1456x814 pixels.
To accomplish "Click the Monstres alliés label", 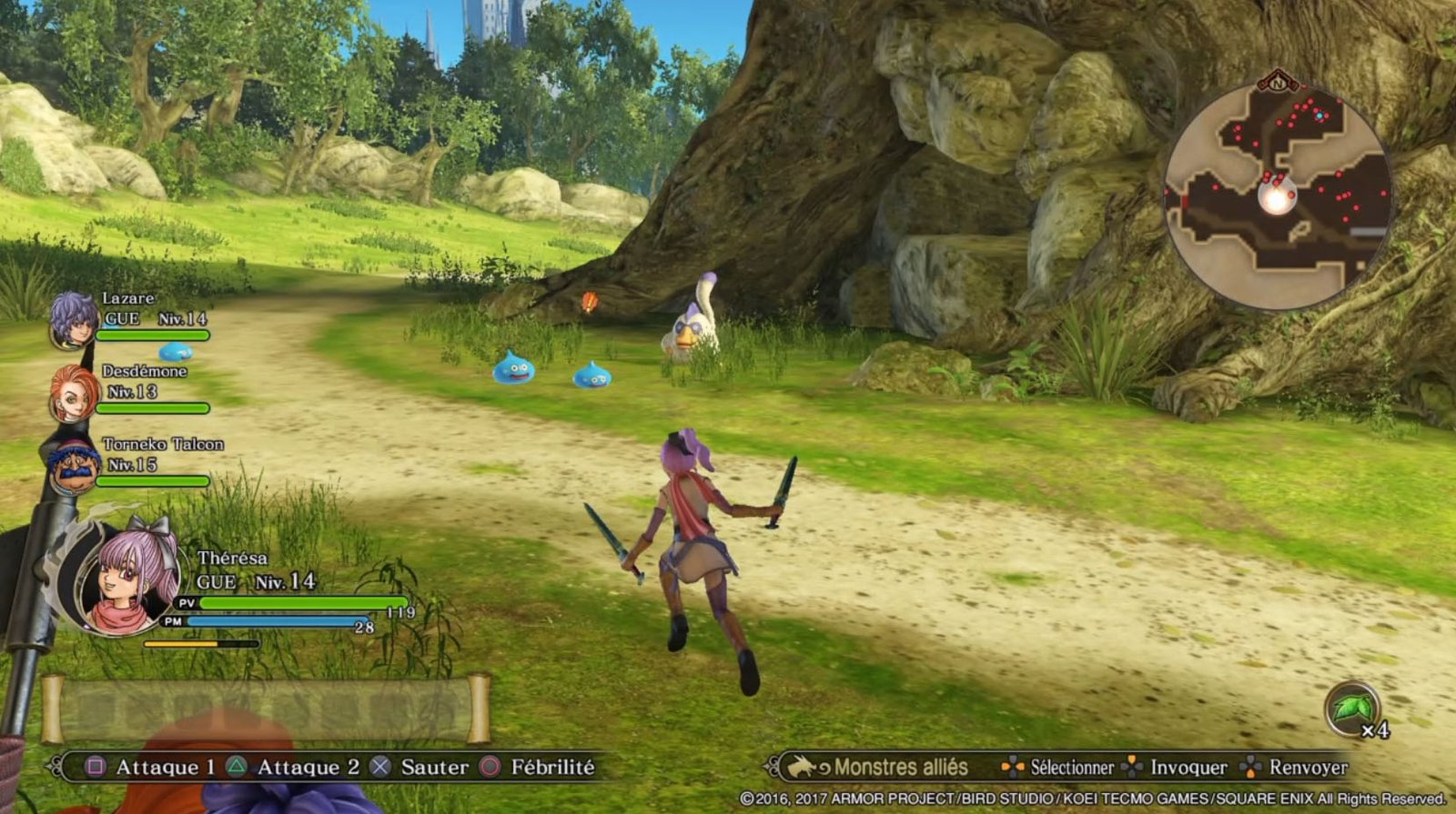I will coord(900,768).
